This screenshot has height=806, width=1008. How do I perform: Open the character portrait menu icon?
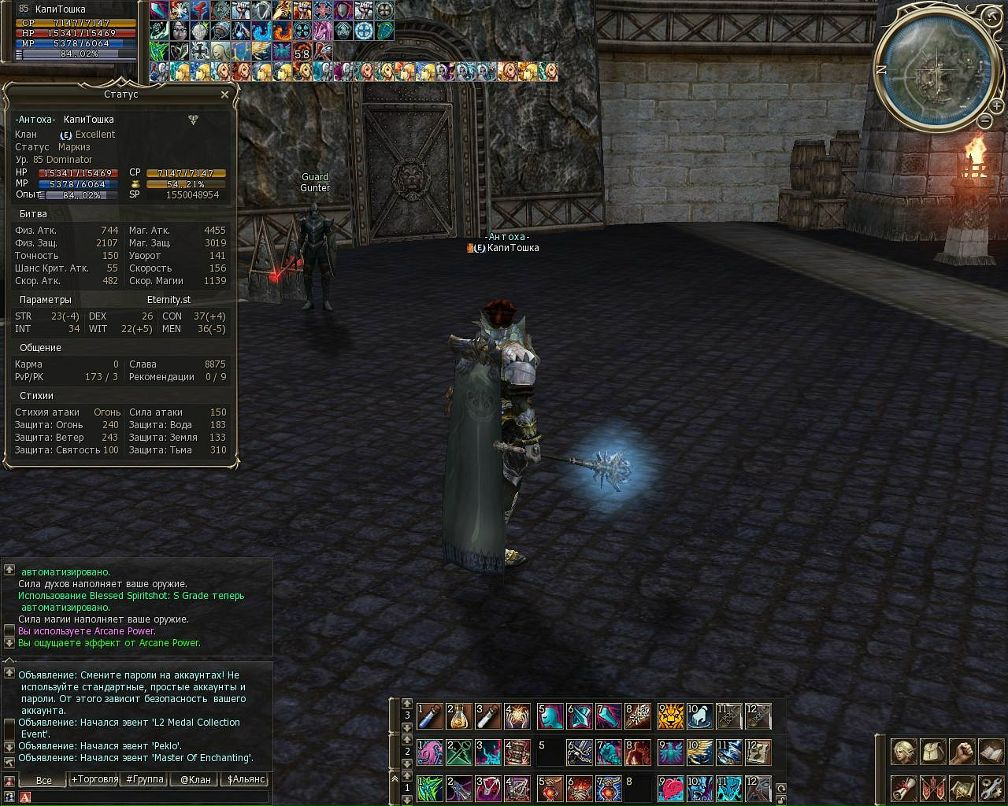click(x=905, y=751)
